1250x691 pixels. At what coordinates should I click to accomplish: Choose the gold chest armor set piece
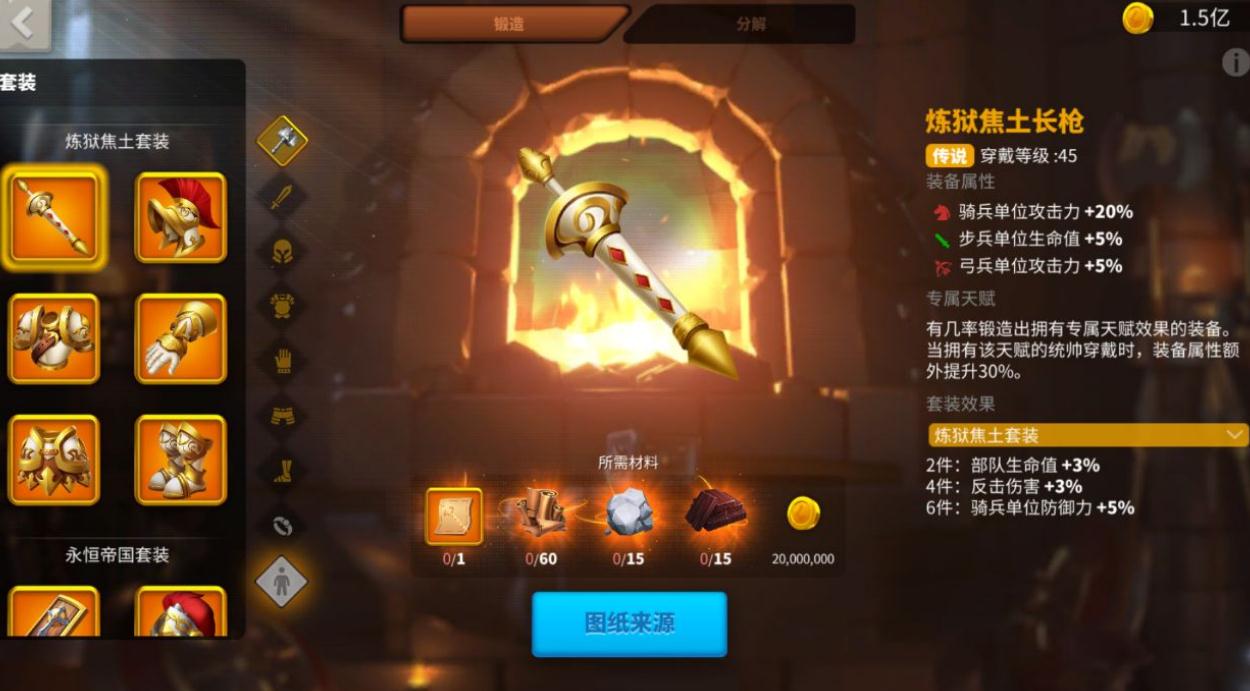click(54, 339)
